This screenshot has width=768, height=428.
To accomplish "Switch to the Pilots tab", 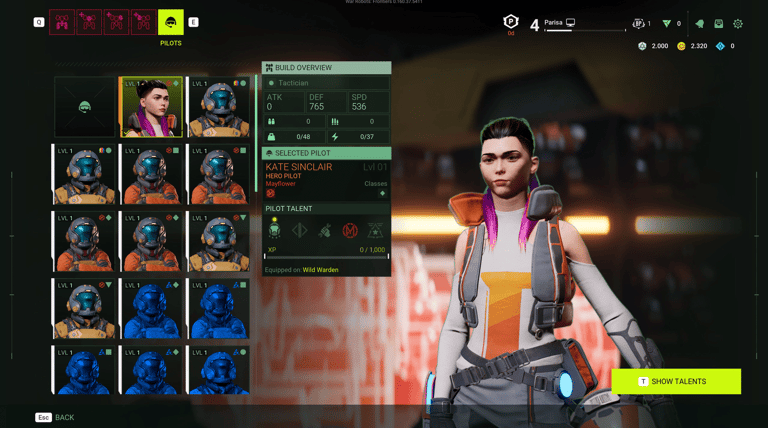I will [x=171, y=22].
